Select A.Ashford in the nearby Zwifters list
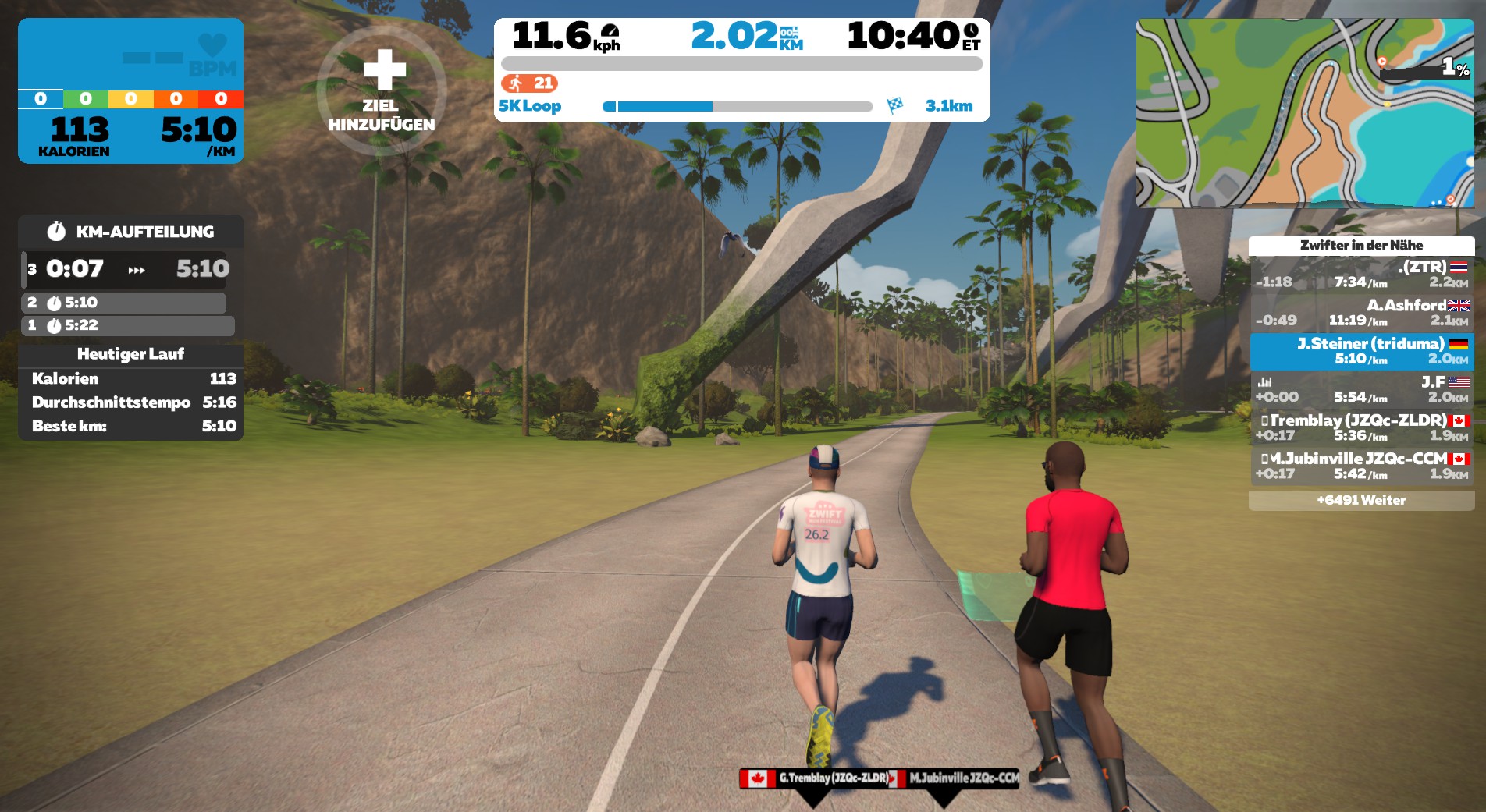 1361,312
